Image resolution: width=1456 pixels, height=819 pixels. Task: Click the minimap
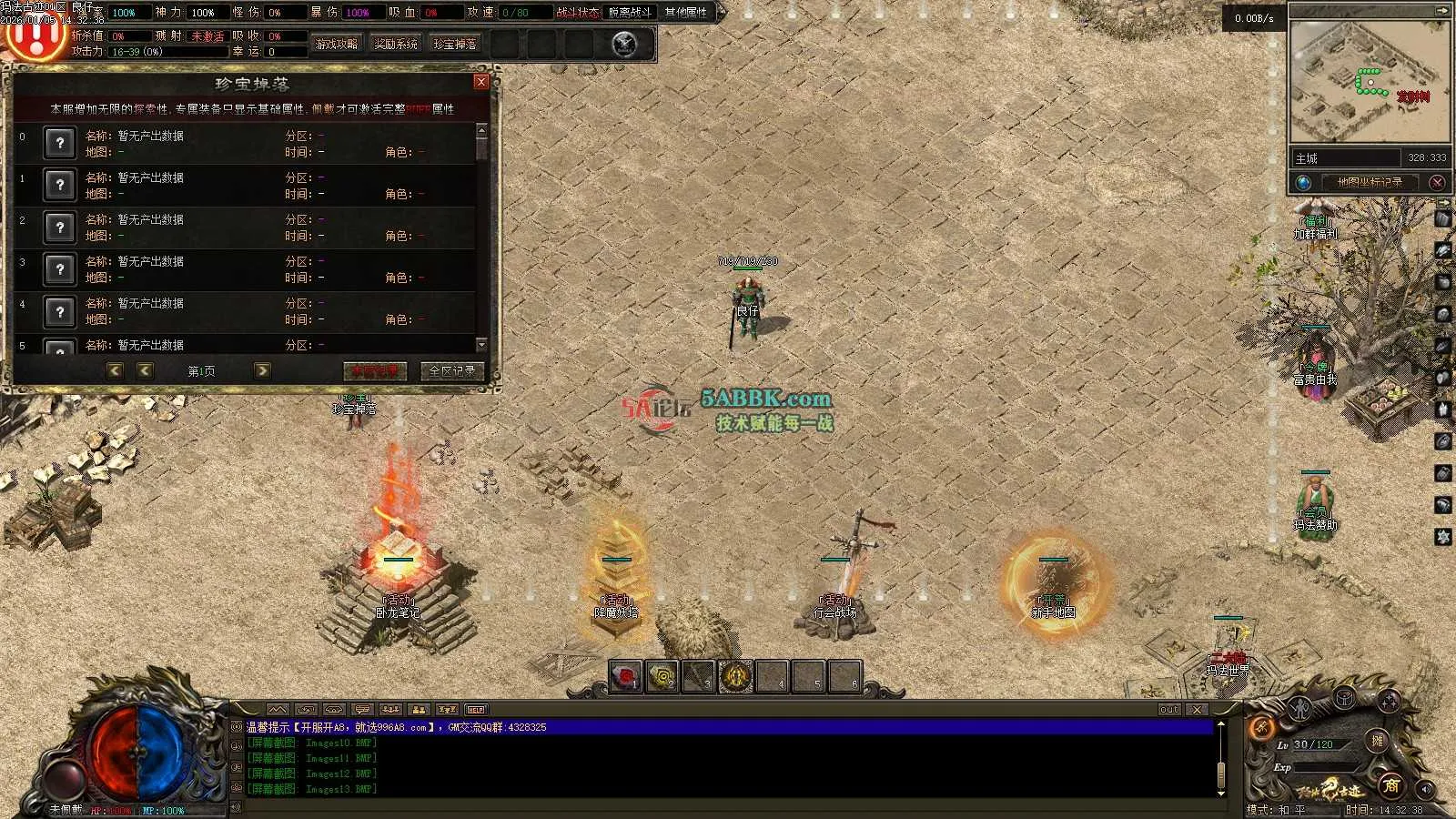[x=1369, y=80]
